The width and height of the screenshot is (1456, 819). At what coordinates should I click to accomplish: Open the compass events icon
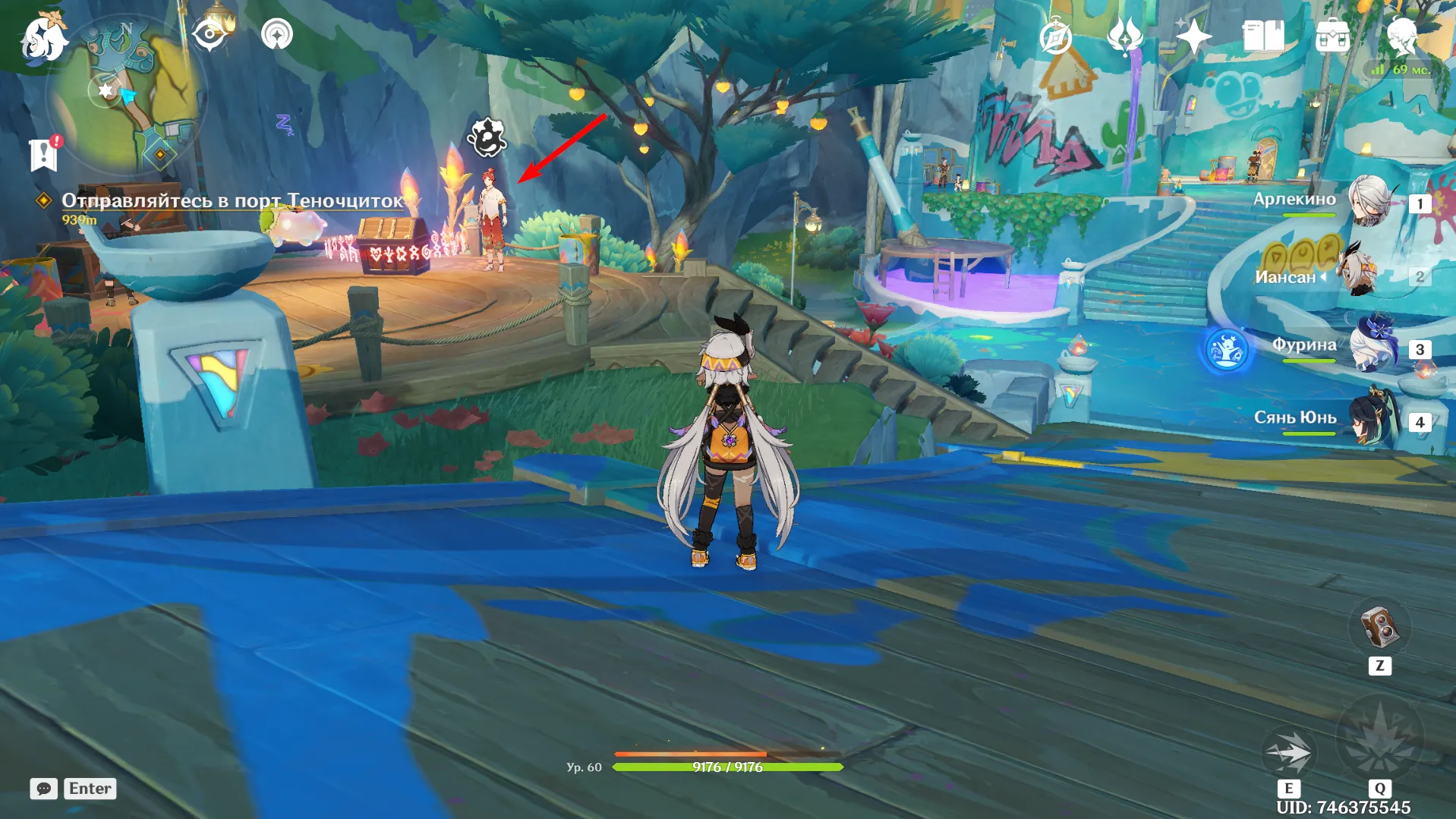(1055, 37)
